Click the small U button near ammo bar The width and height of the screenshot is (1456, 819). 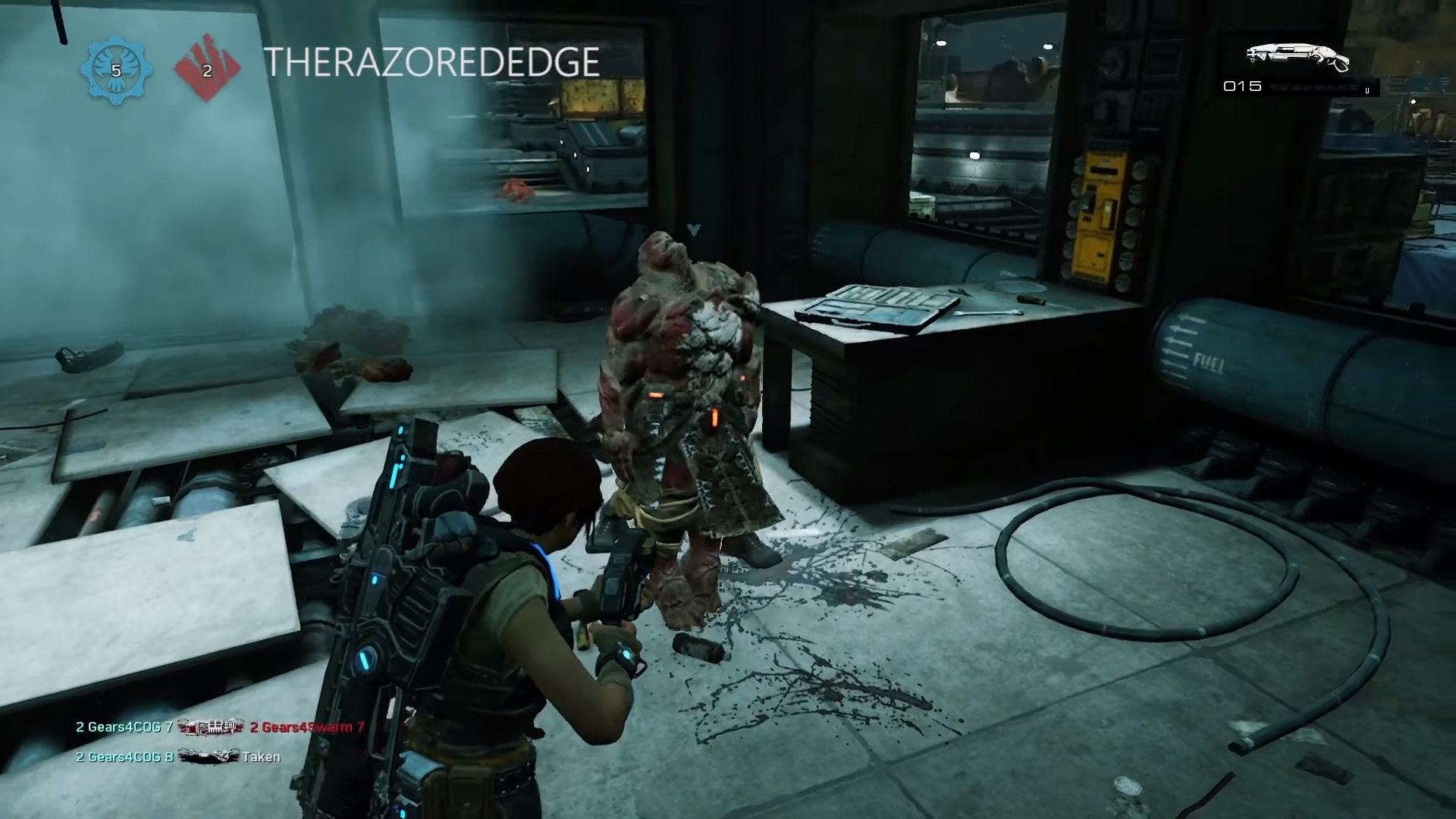(x=1367, y=89)
